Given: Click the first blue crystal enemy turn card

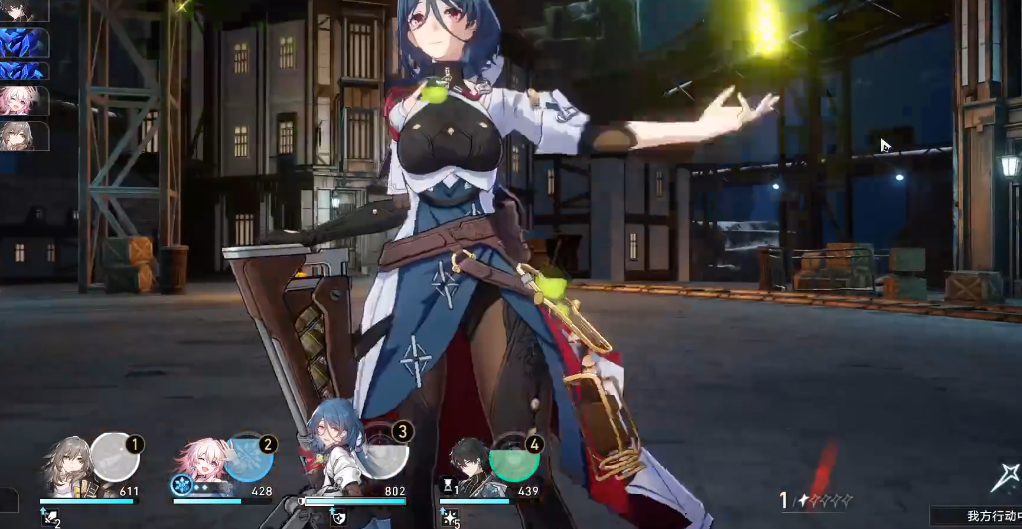Looking at the screenshot, I should (x=23, y=42).
